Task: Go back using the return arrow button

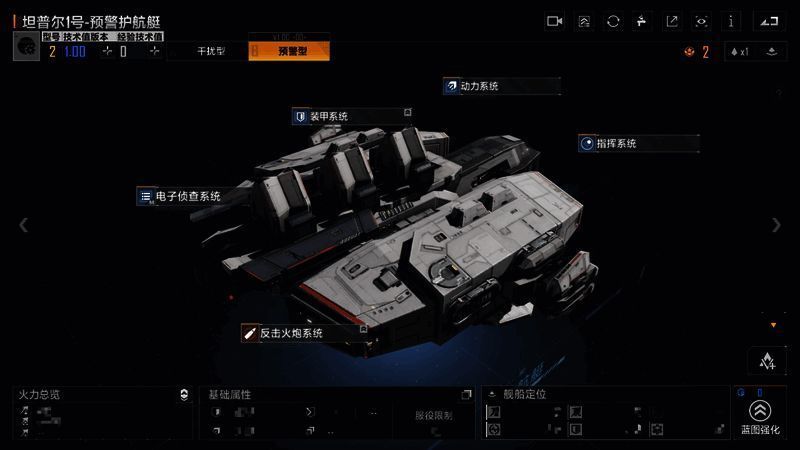Action: (x=767, y=21)
